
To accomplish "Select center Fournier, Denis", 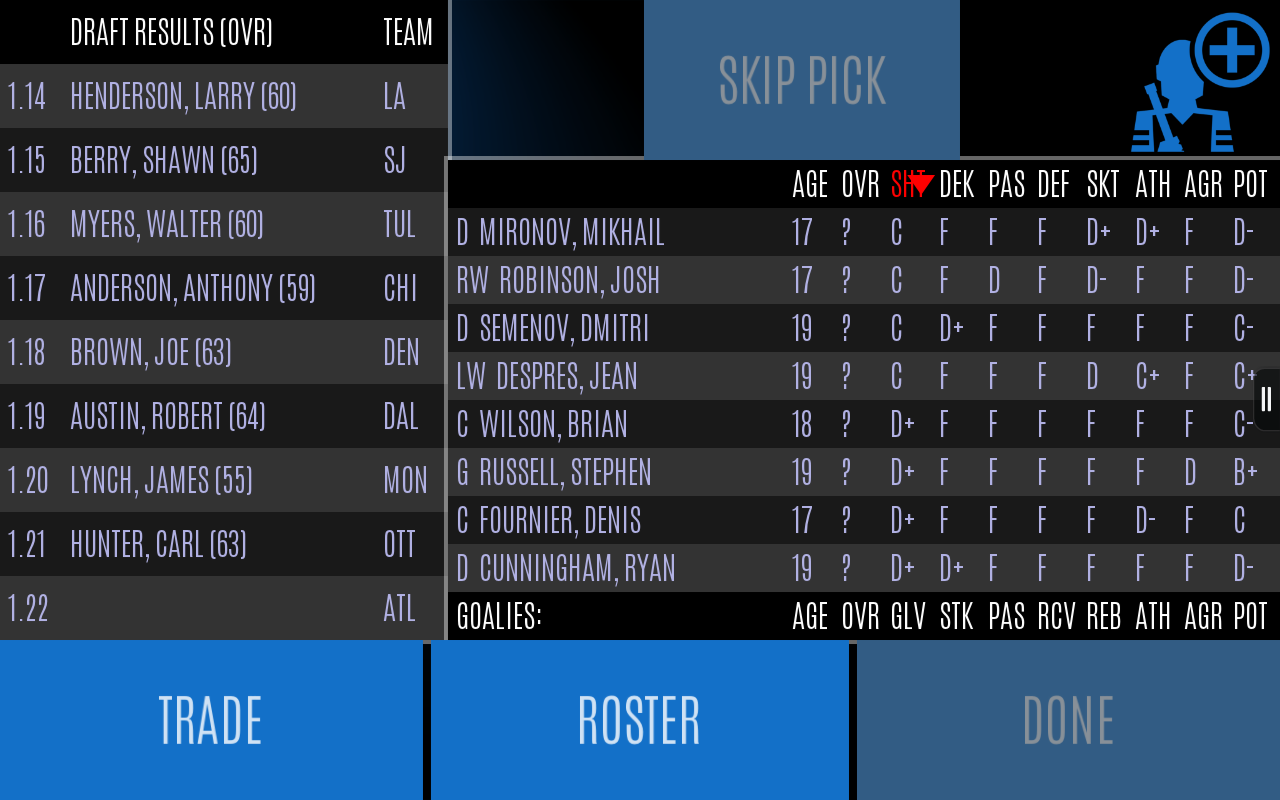I will click(x=590, y=520).
